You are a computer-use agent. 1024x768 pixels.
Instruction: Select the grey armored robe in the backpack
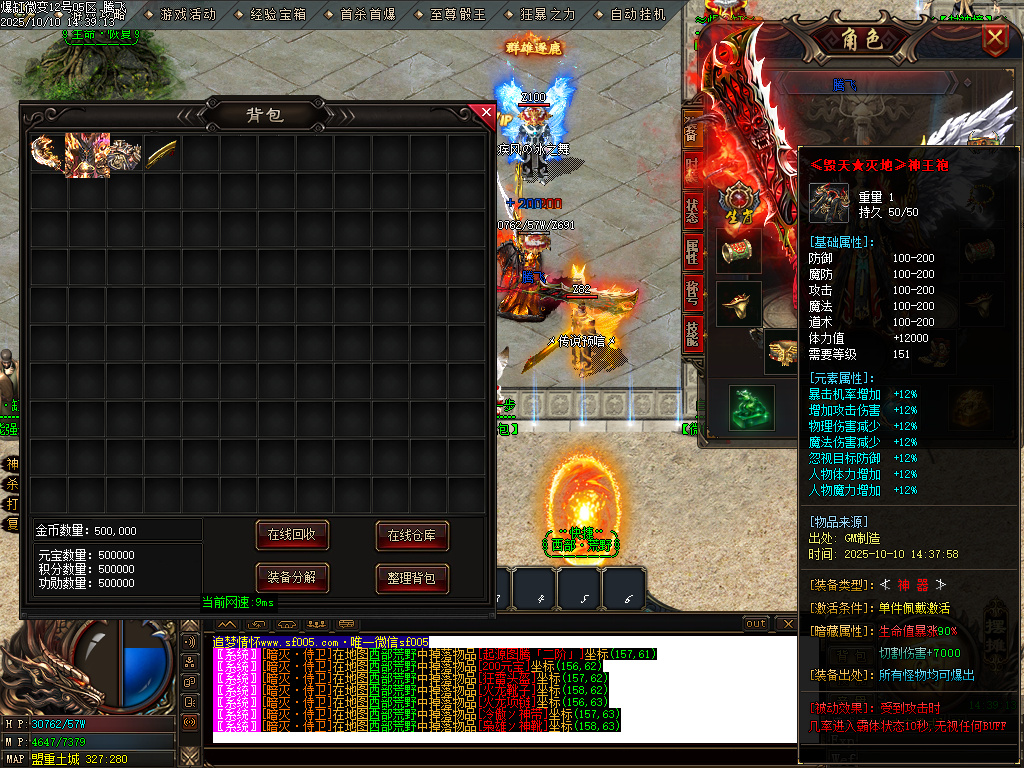[x=124, y=153]
